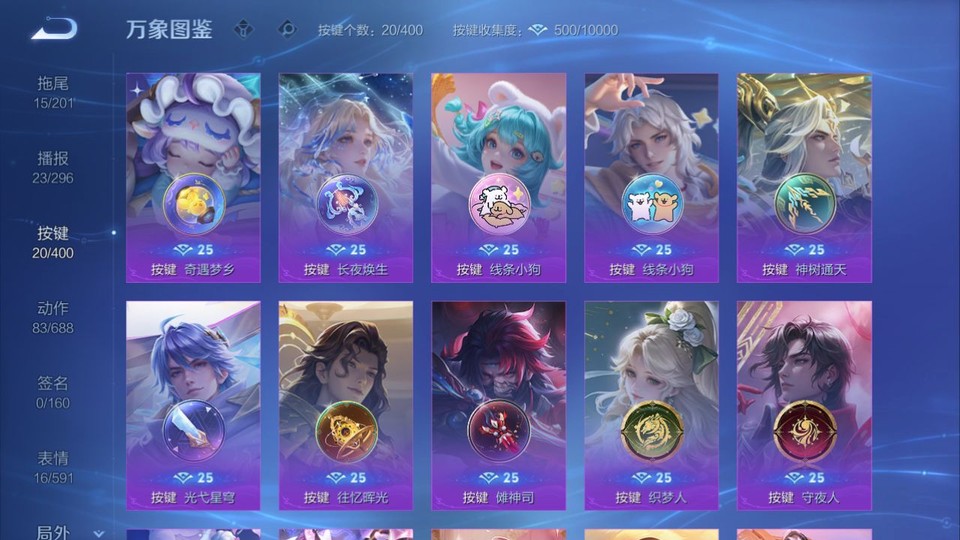Select the 光弋星穹 button skin card
Viewport: 960px width, 540px height.
click(x=193, y=405)
